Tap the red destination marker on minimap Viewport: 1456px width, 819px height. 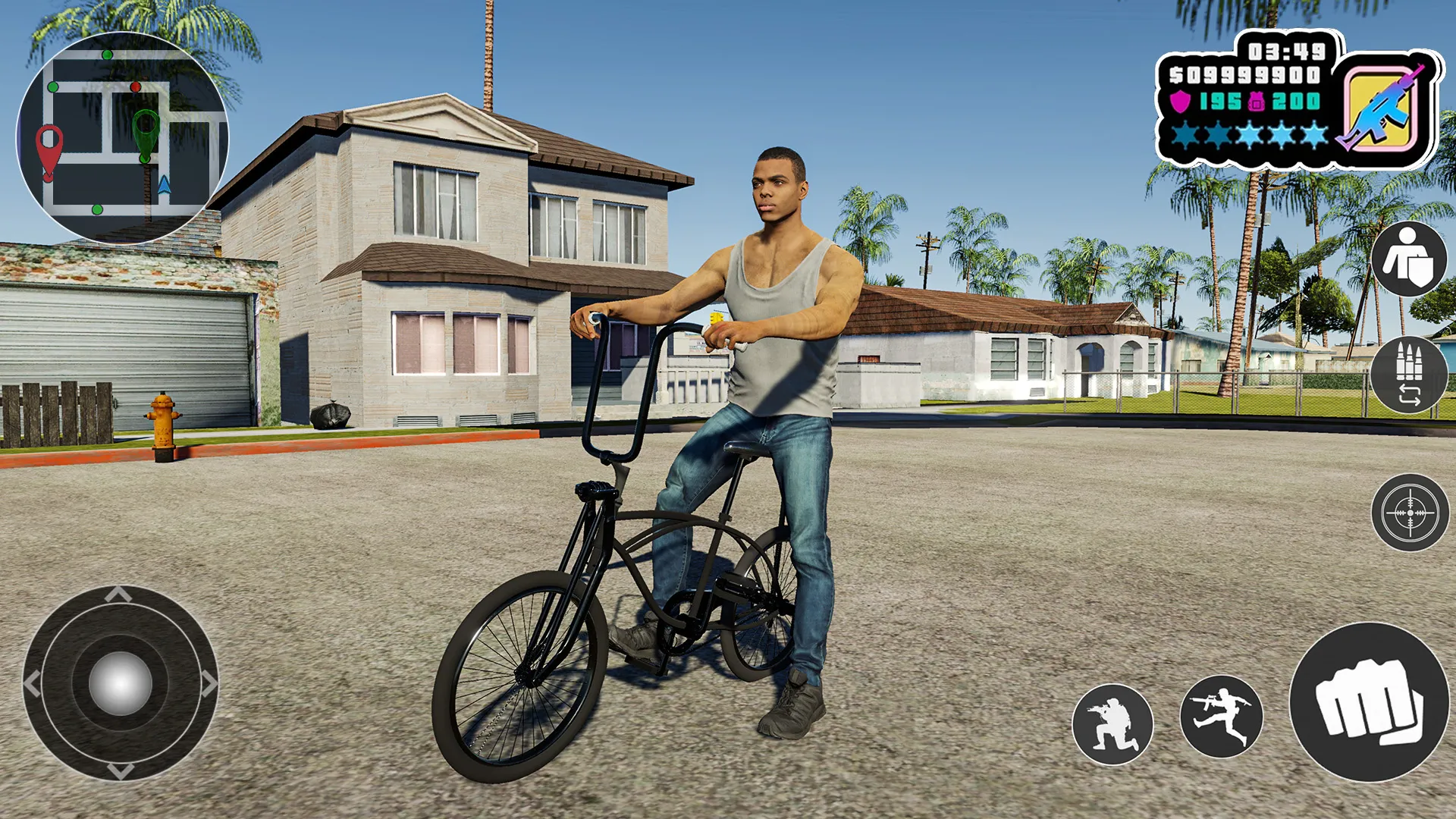49,146
